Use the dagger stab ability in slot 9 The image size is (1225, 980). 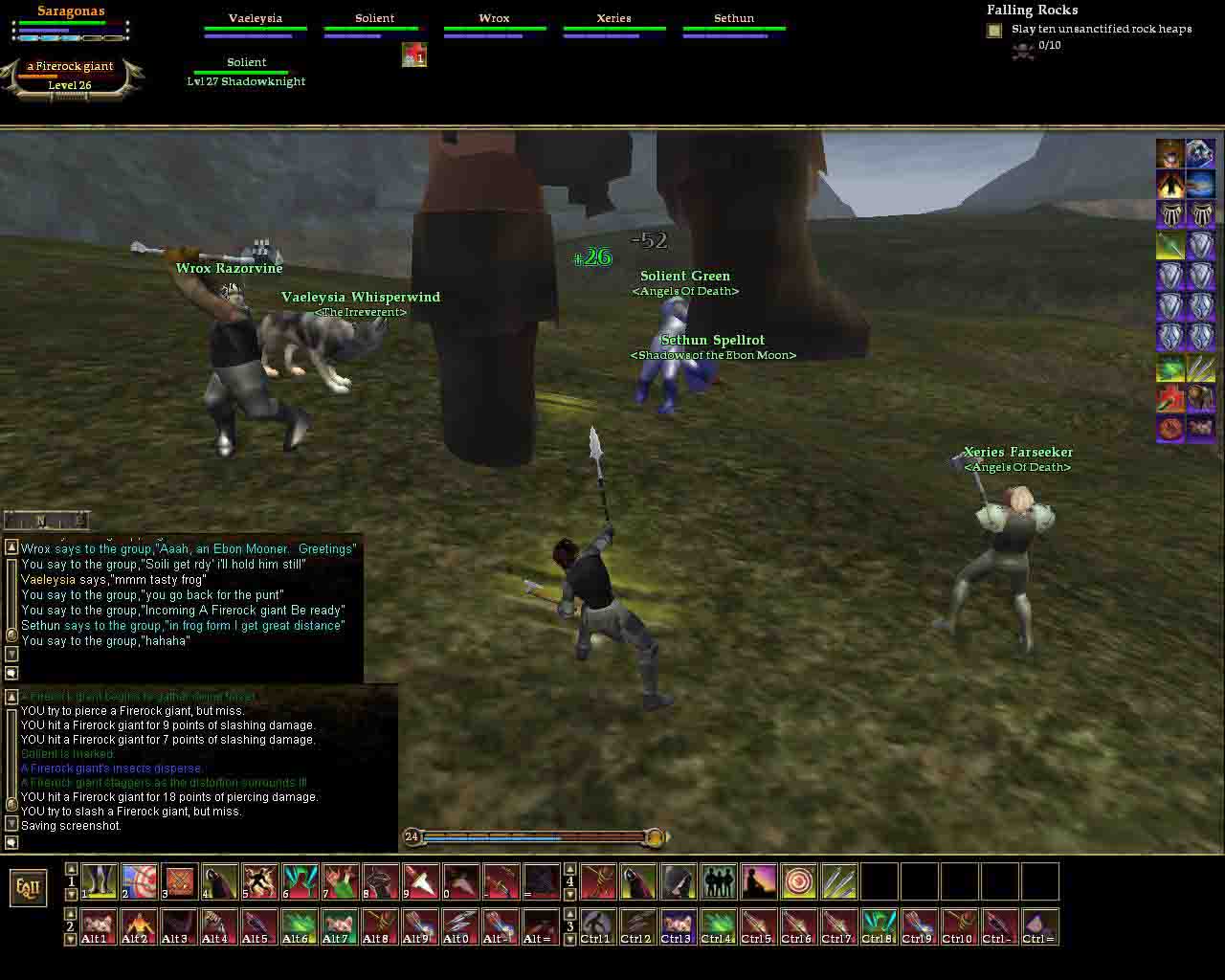coord(420,881)
